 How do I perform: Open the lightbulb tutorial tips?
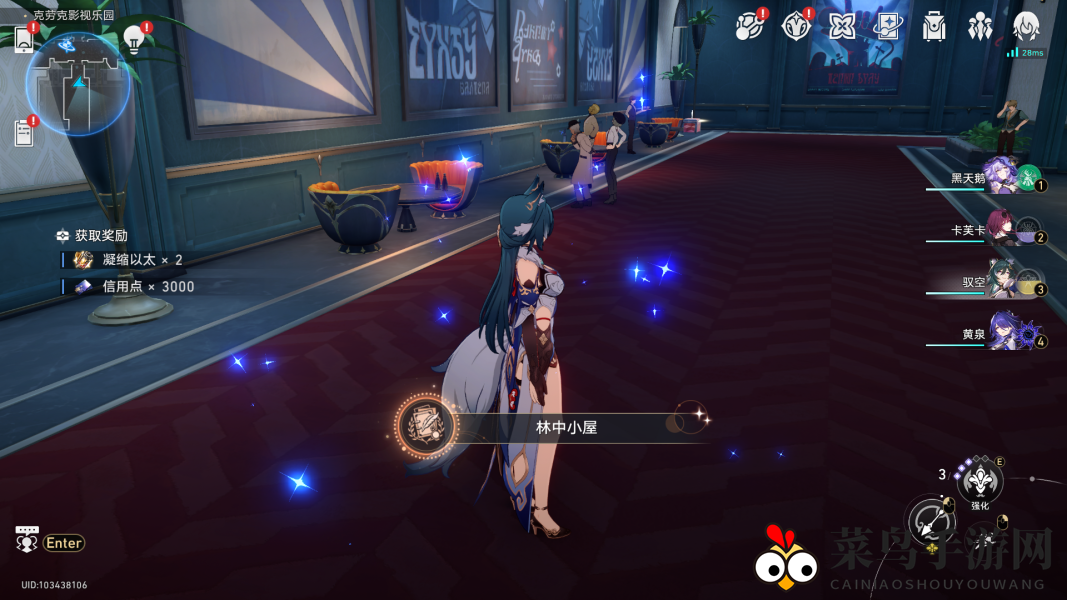click(133, 38)
